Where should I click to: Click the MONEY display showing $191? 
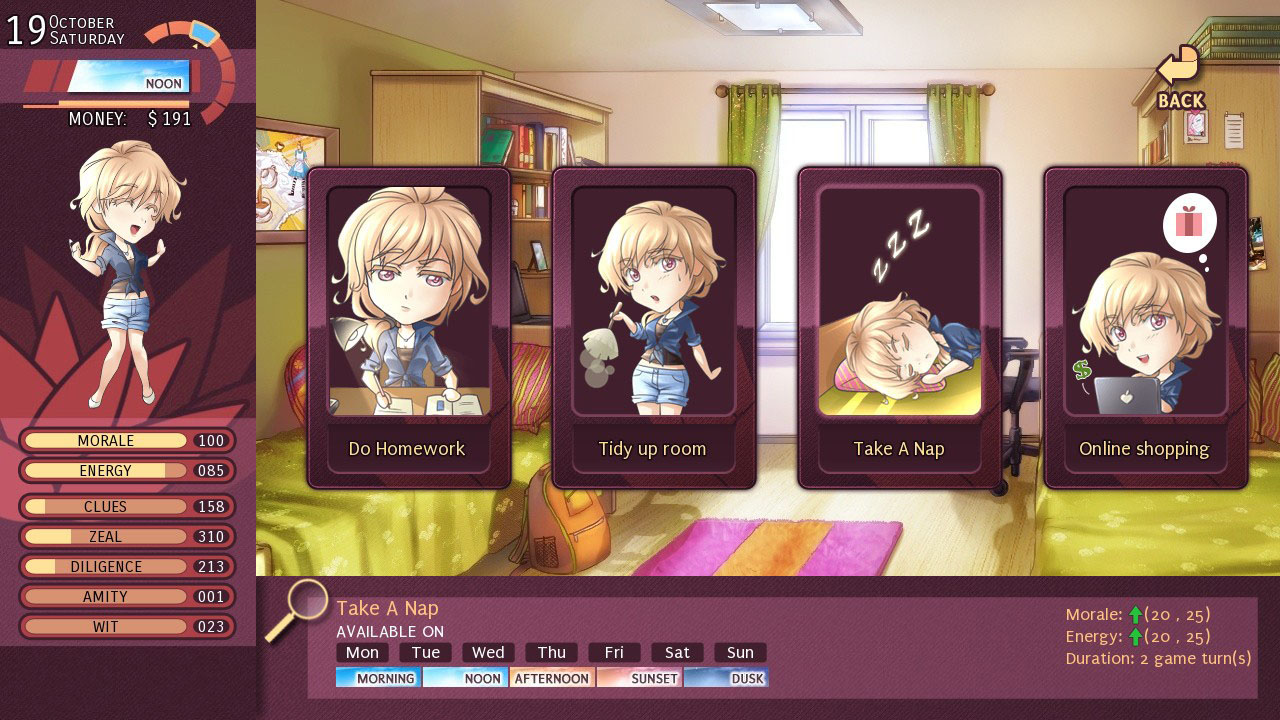coord(130,118)
